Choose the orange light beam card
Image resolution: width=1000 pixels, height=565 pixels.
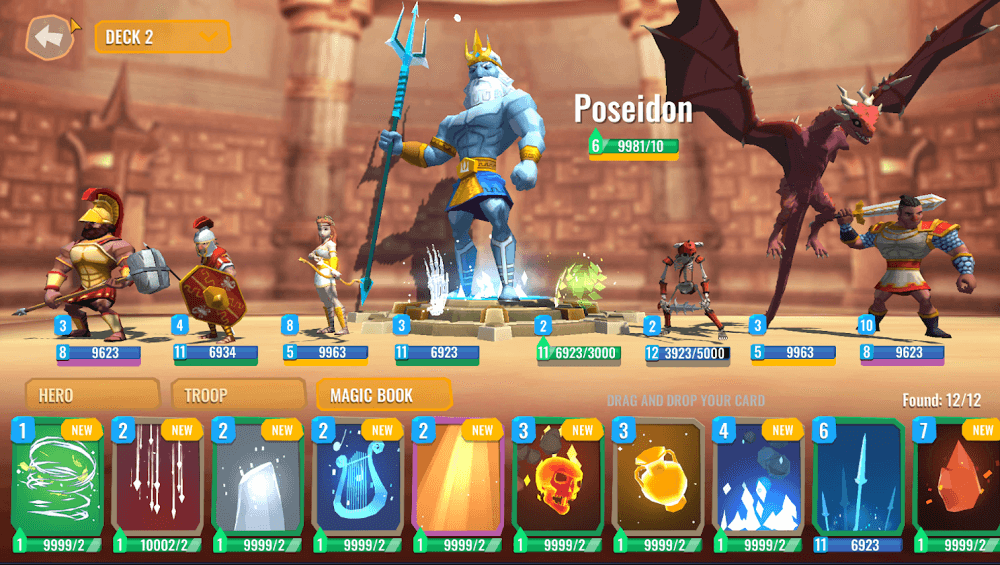[x=457, y=485]
